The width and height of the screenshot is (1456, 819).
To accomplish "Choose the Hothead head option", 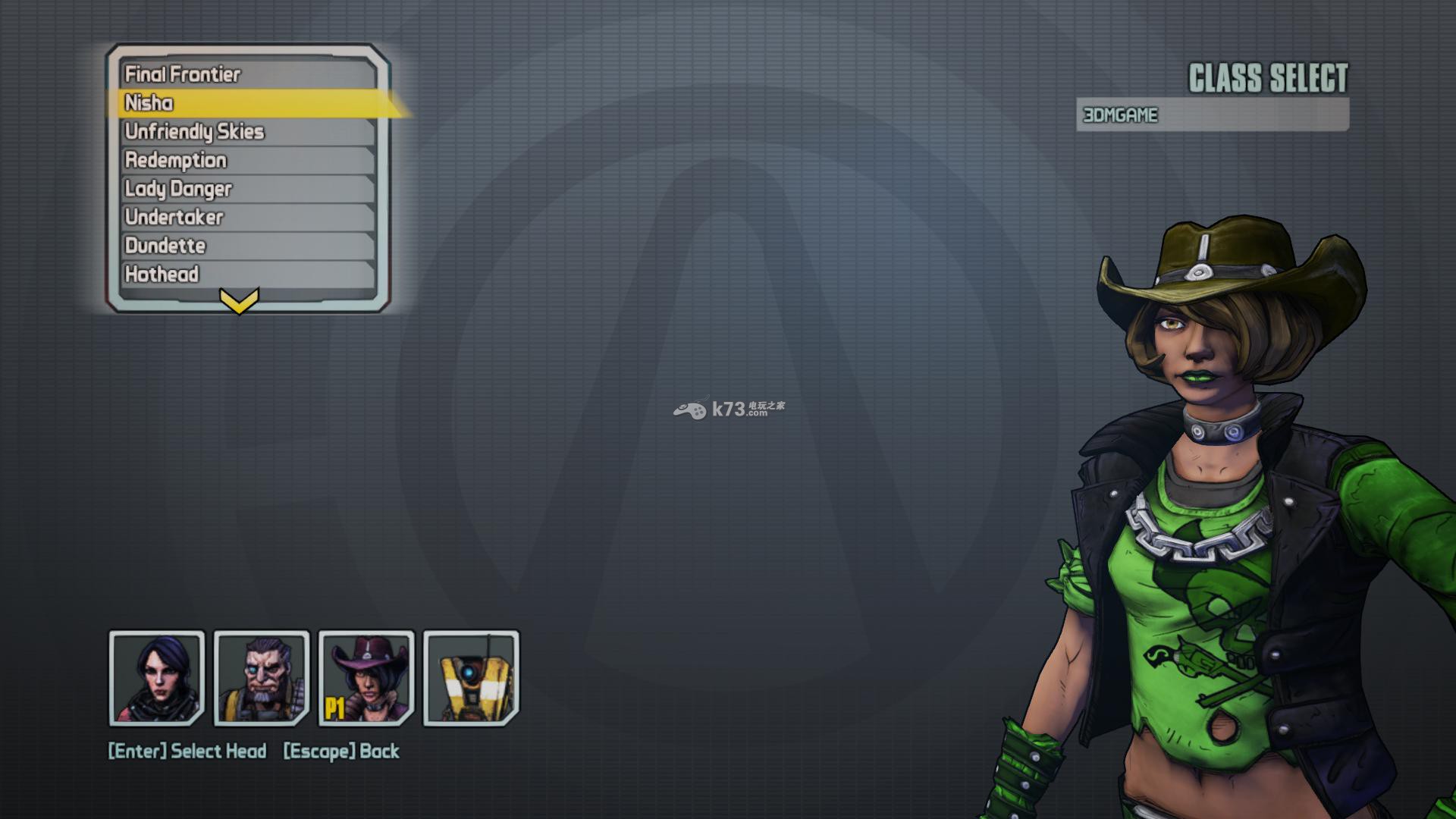I will click(x=246, y=275).
